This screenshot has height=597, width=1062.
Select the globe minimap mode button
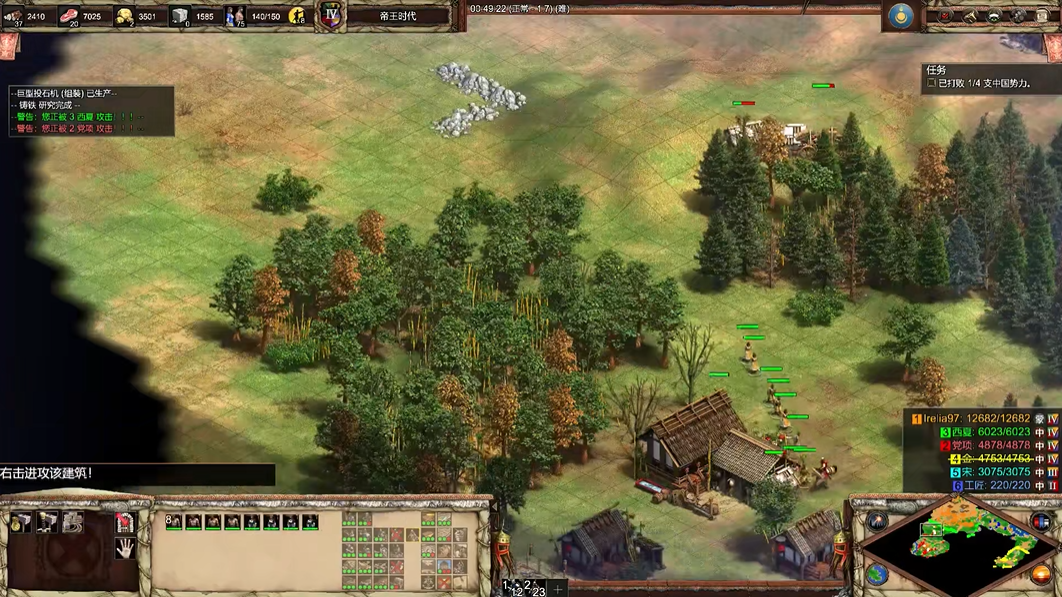[x=877, y=574]
